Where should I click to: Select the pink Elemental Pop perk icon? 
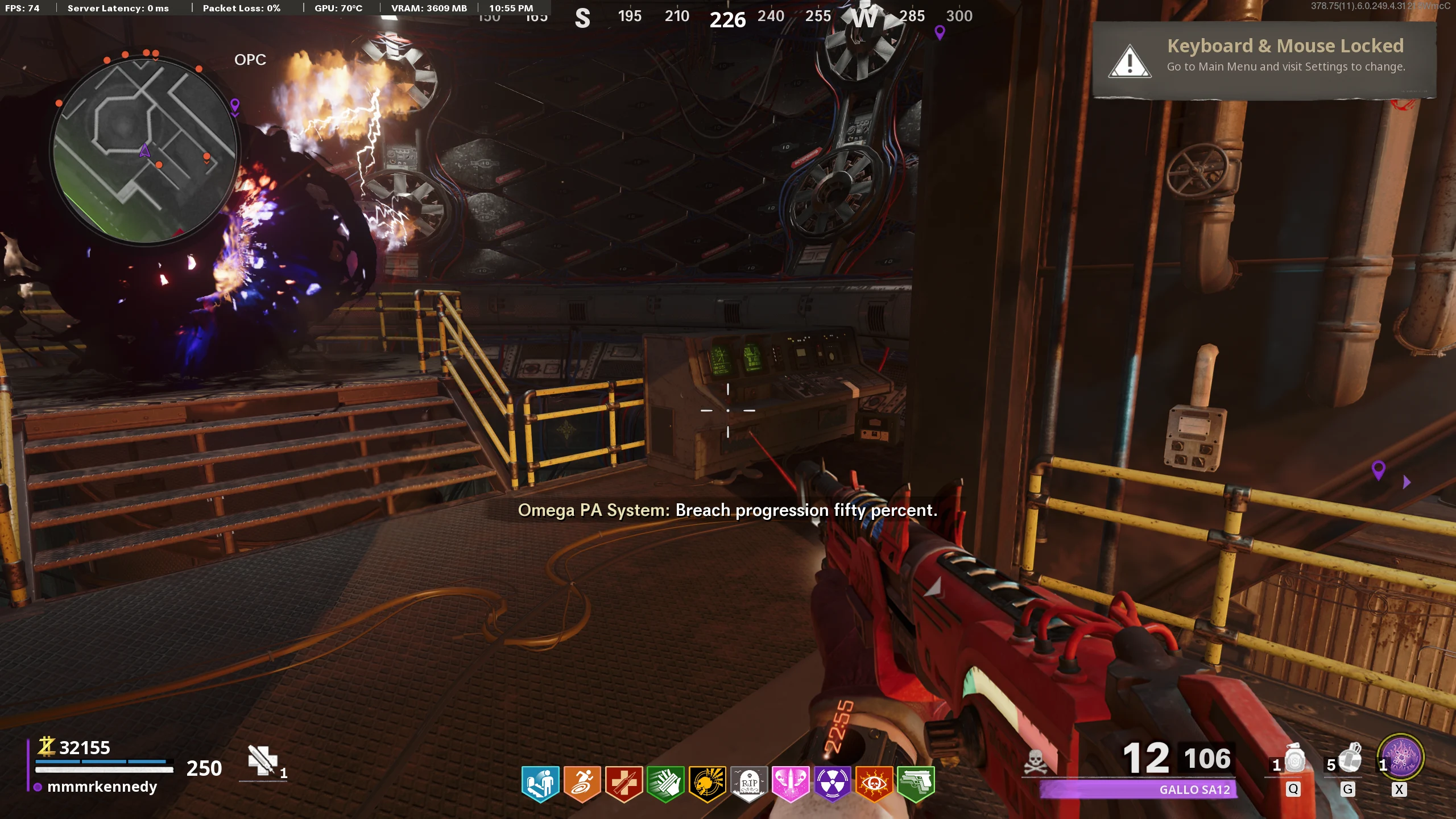pyautogui.click(x=791, y=784)
